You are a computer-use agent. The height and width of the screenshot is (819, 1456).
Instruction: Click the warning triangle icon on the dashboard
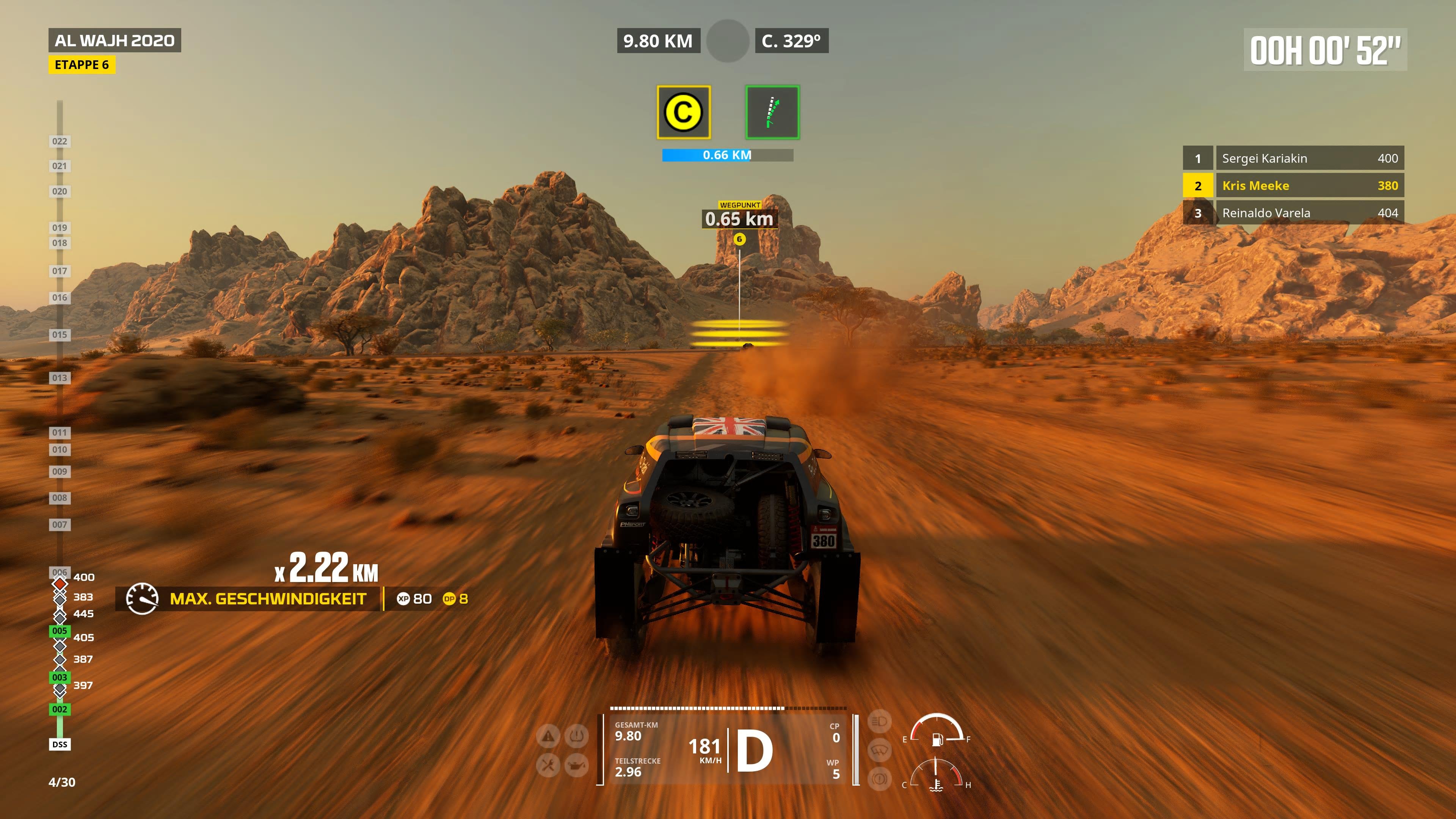[x=548, y=736]
